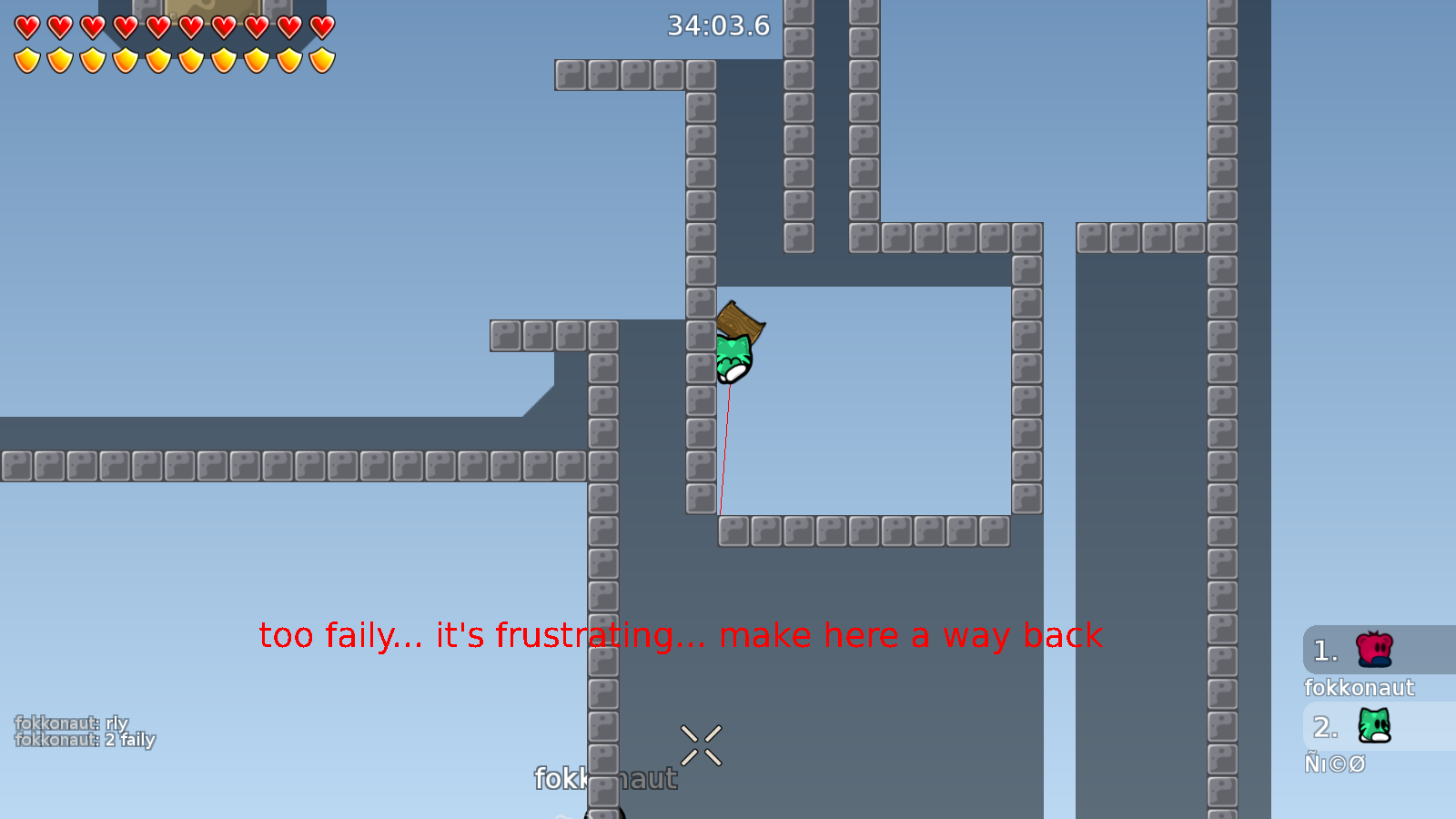Select the last heart in the health row
The image size is (1456, 819).
click(x=320, y=25)
